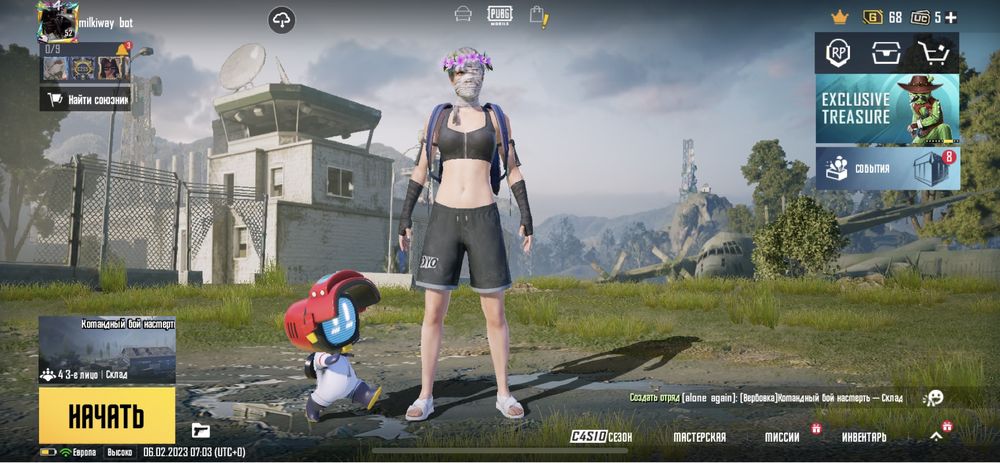Open the Мастерская workshop tab
Viewport: 1000px width, 463px height.
[x=699, y=437]
